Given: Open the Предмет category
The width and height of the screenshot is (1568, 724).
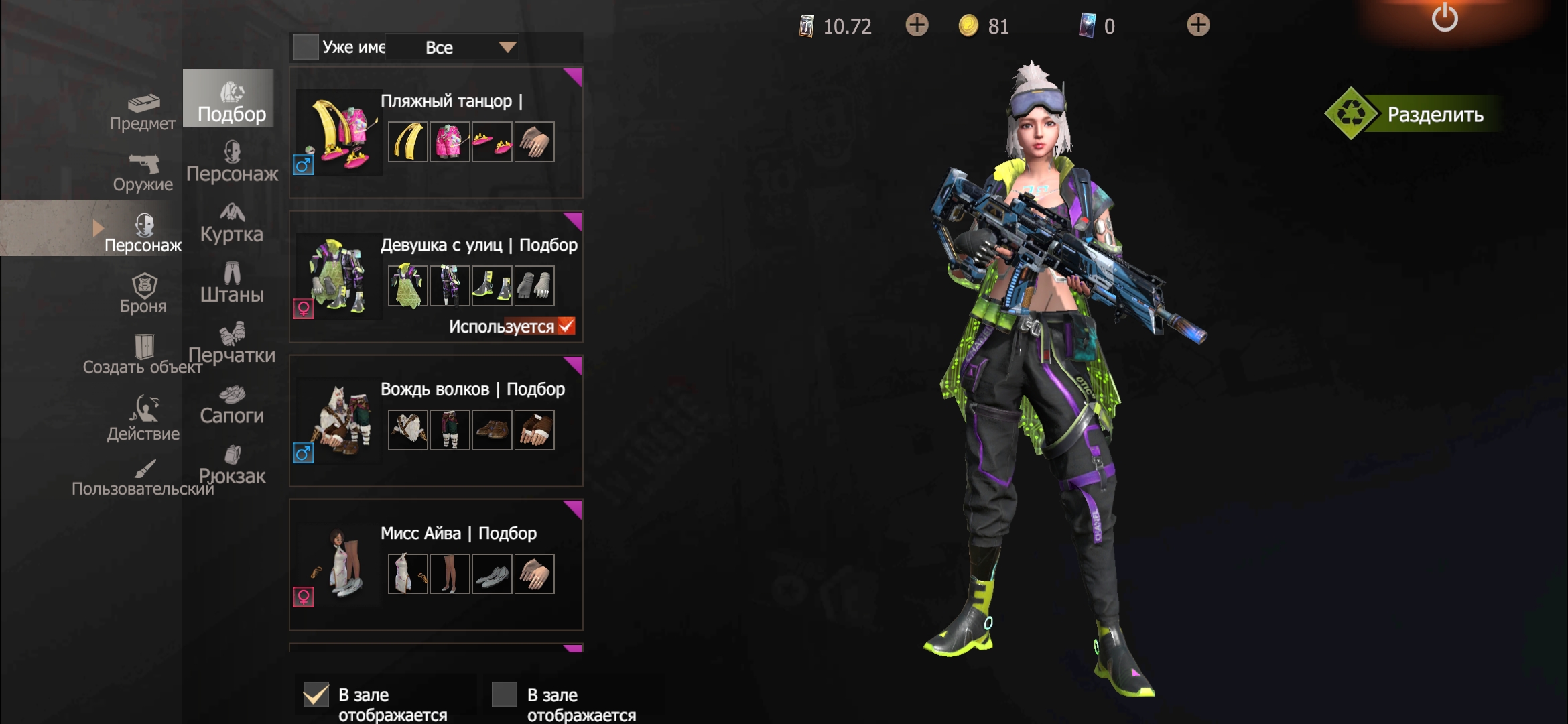Looking at the screenshot, I should click(143, 113).
